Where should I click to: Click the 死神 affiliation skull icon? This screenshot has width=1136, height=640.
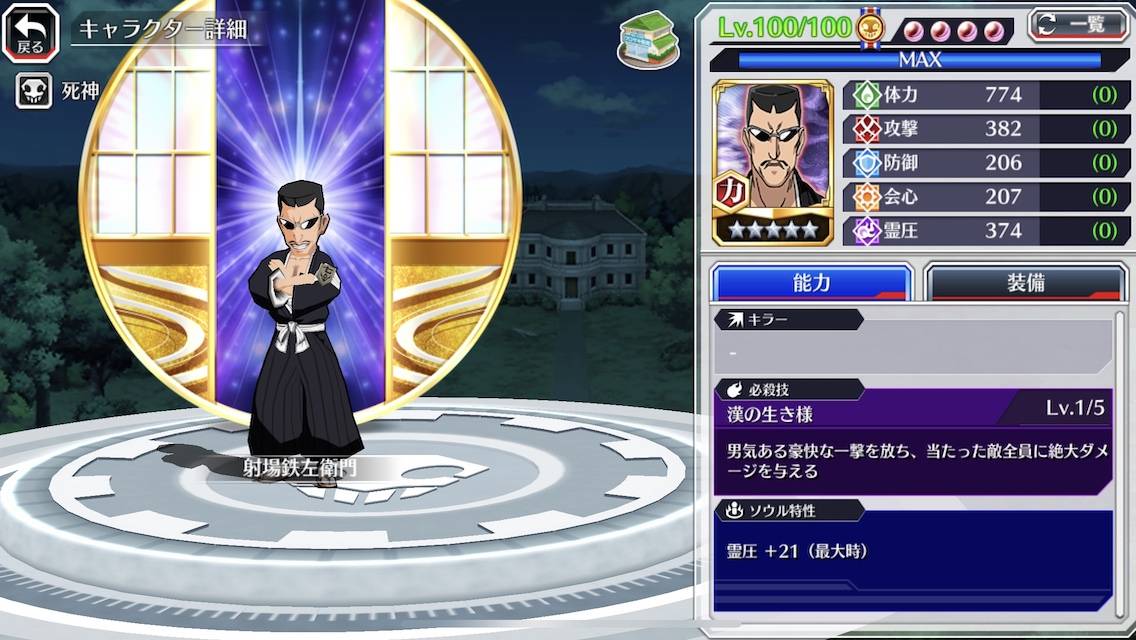click(34, 92)
